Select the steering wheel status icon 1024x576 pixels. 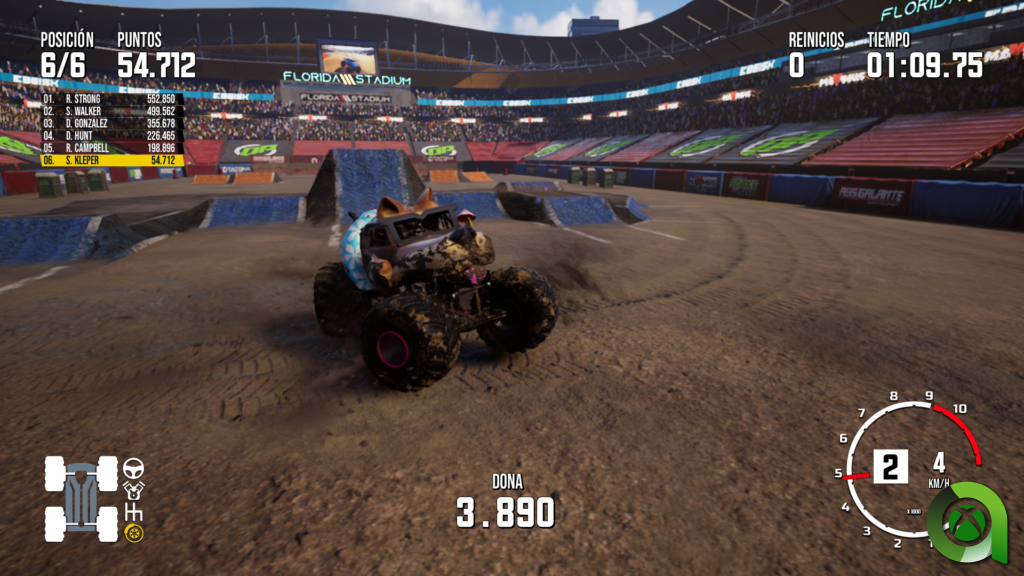(x=133, y=467)
